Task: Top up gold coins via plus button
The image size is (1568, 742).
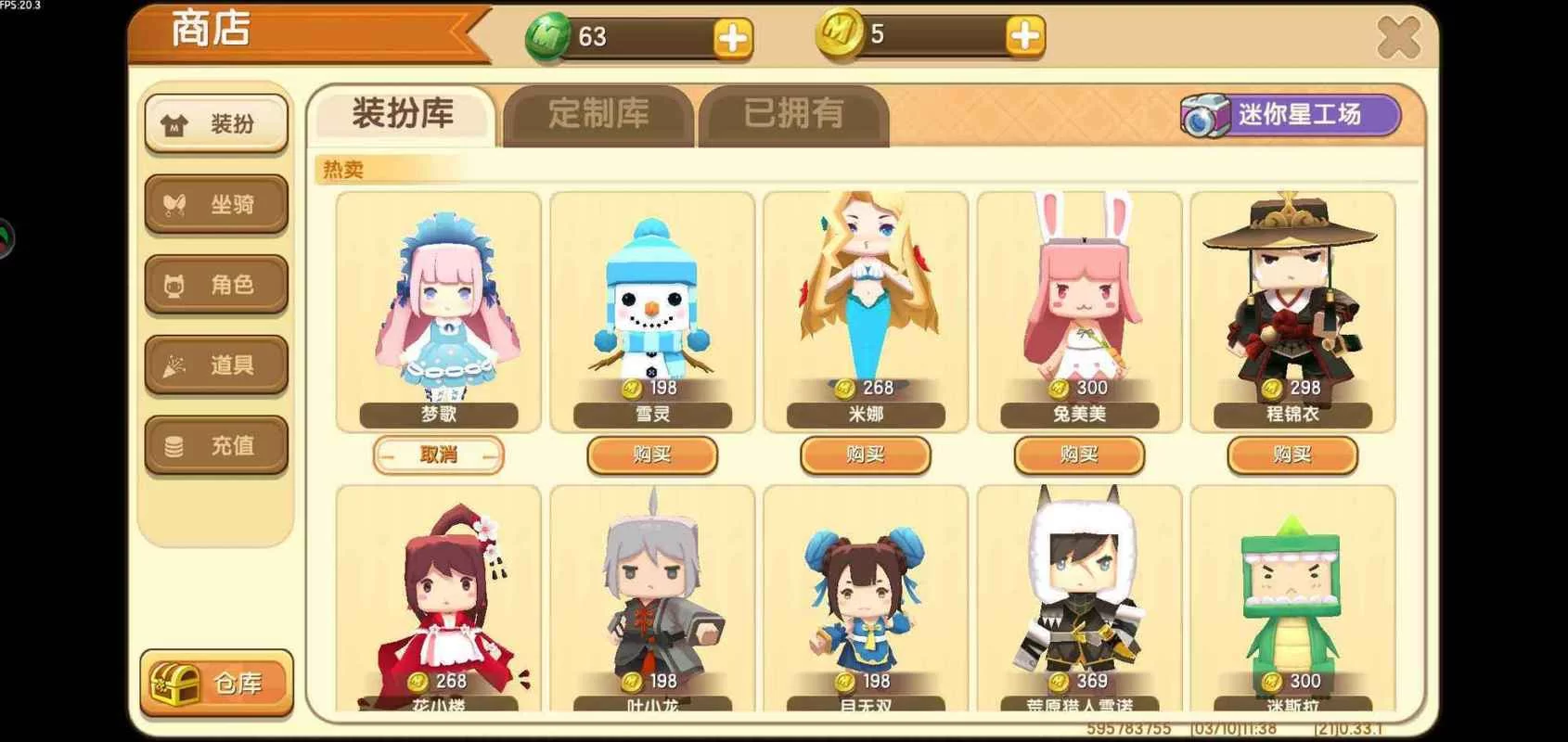Action: (x=1022, y=38)
